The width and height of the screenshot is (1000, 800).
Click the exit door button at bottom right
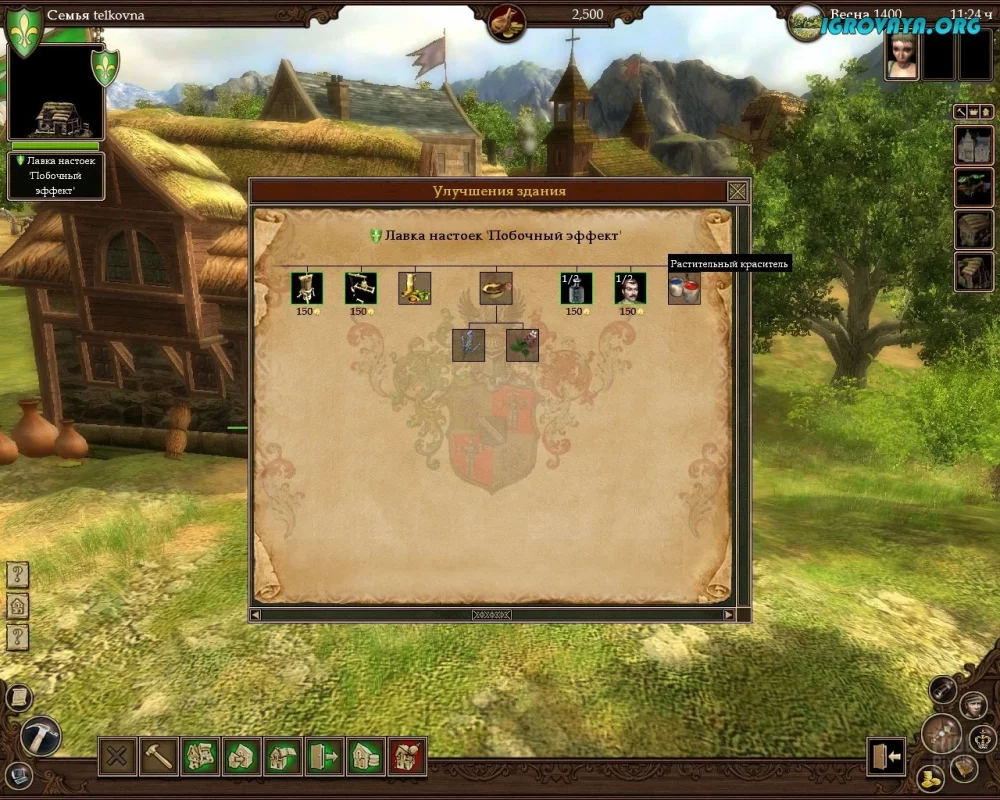coord(887,757)
